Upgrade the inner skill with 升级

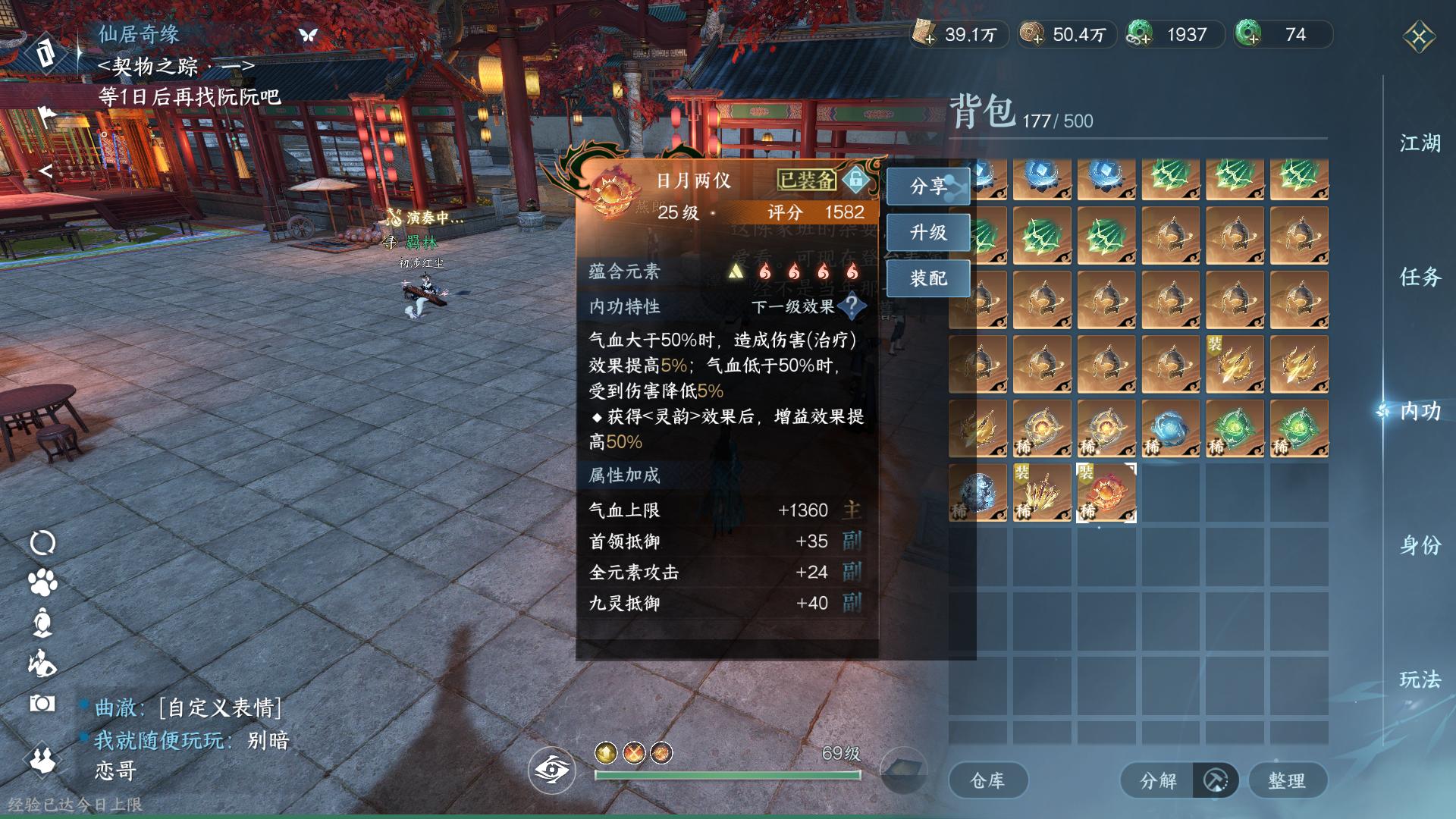(x=928, y=232)
